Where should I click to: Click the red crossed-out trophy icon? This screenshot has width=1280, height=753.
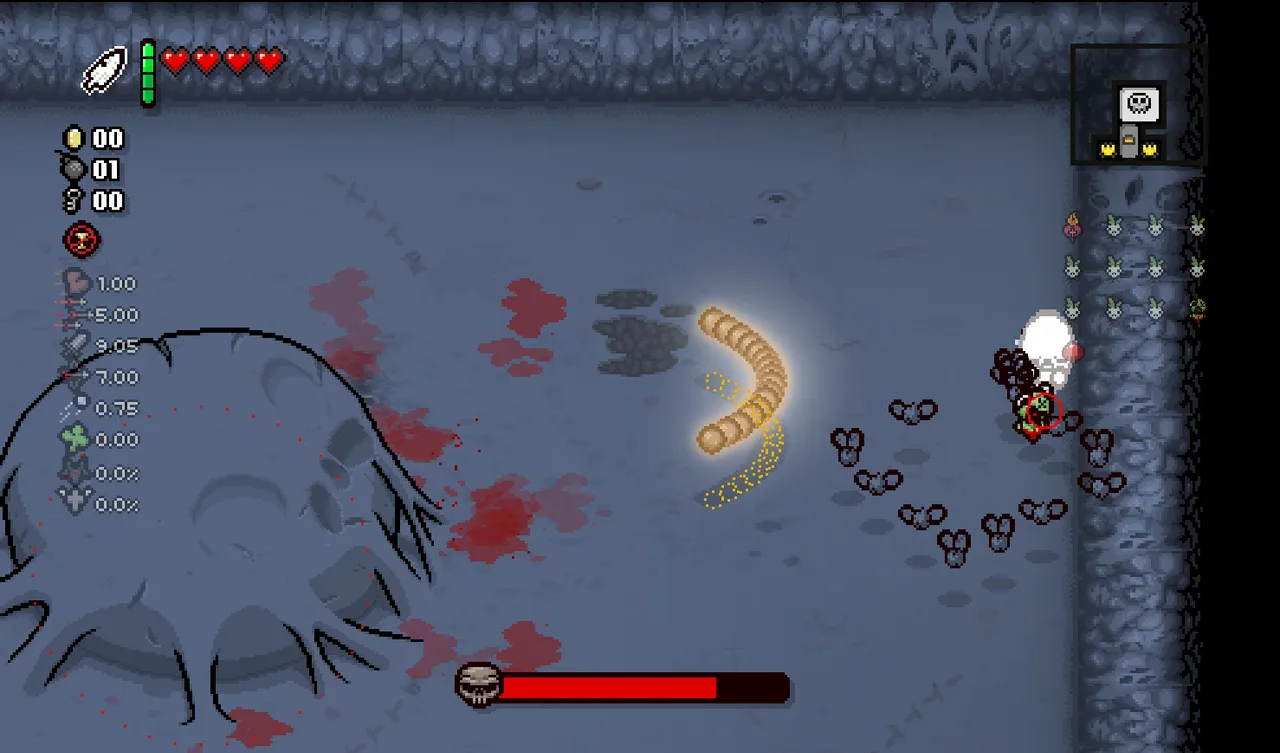[x=81, y=240]
